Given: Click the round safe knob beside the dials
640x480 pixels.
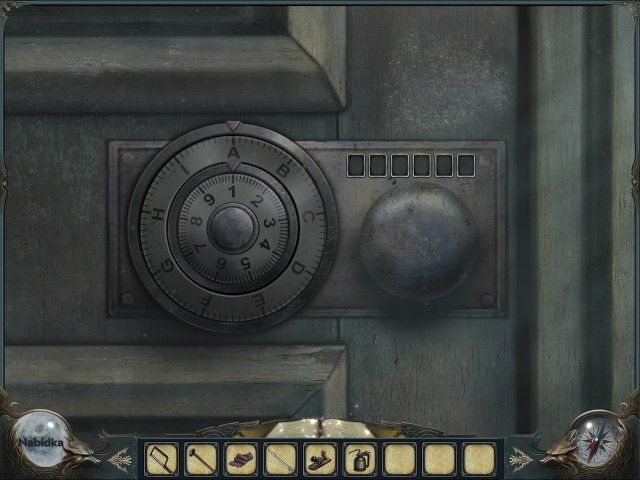Looking at the screenshot, I should click(419, 240).
